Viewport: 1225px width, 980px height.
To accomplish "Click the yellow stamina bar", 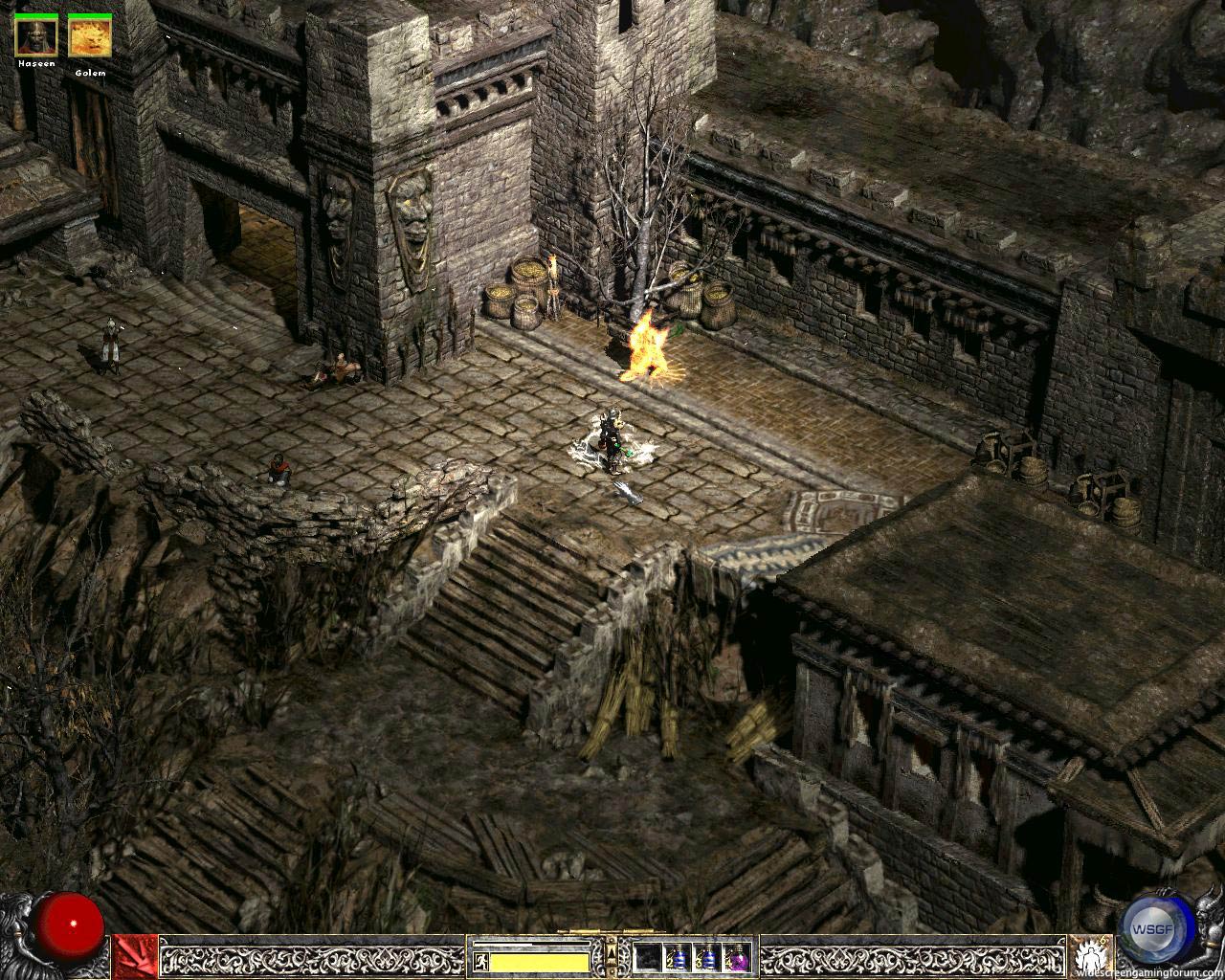I will pos(541,959).
